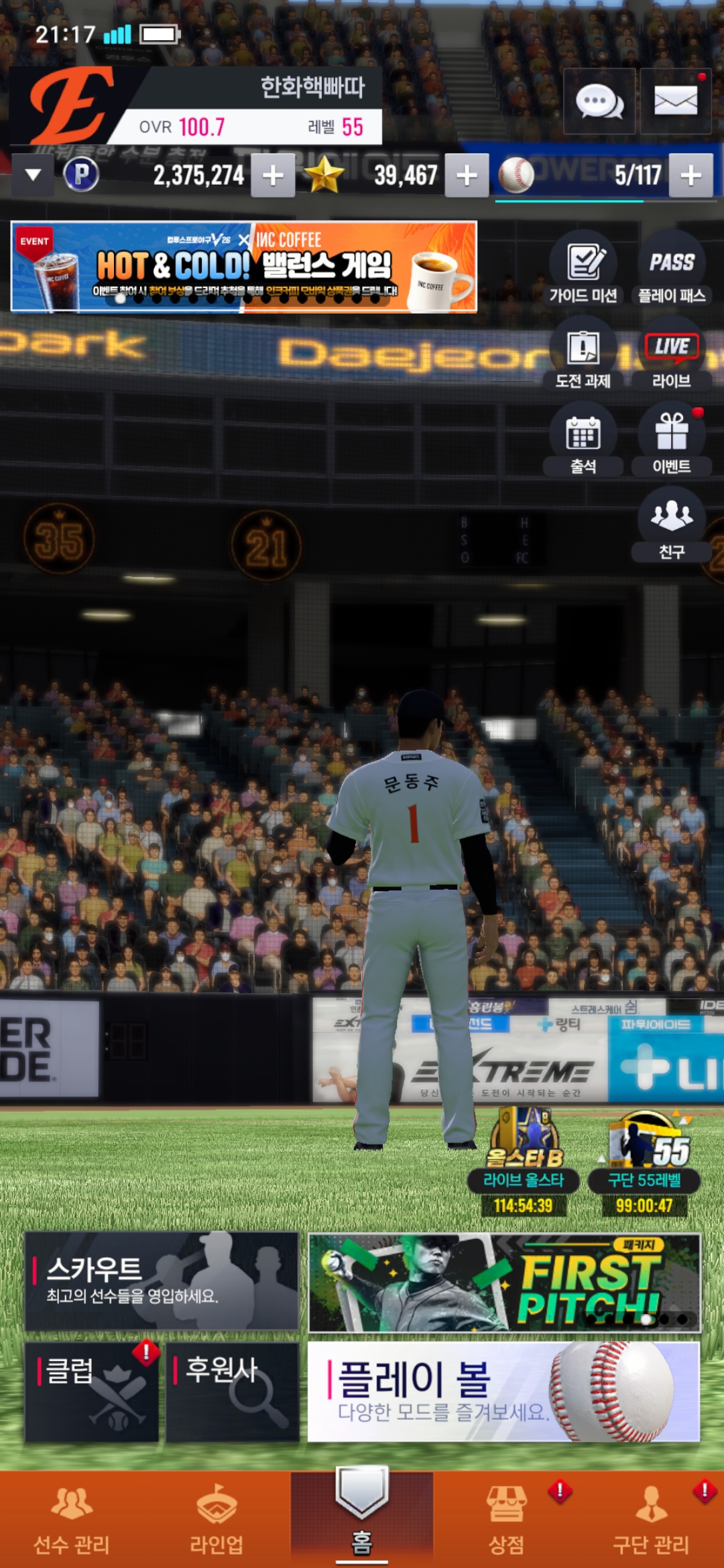Start 플레이 볼 play ball modes

pos(503,1392)
